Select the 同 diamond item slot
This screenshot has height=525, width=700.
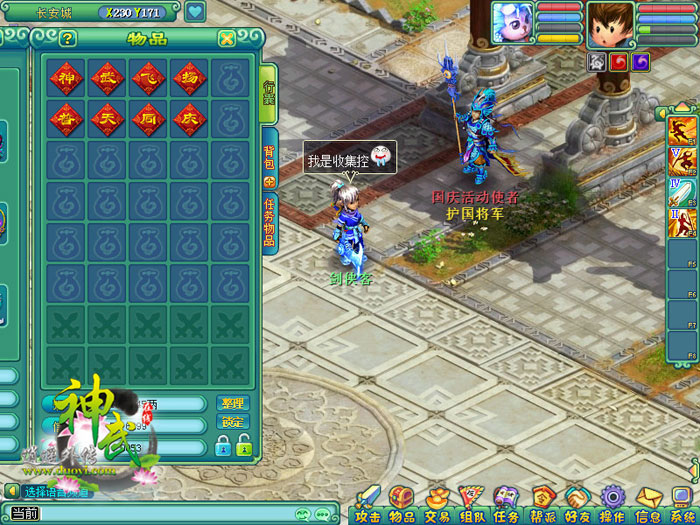148,119
